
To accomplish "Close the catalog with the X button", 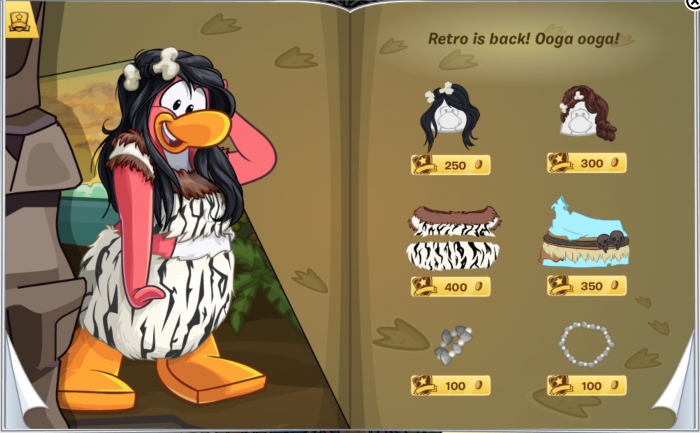I will [x=693, y=4].
